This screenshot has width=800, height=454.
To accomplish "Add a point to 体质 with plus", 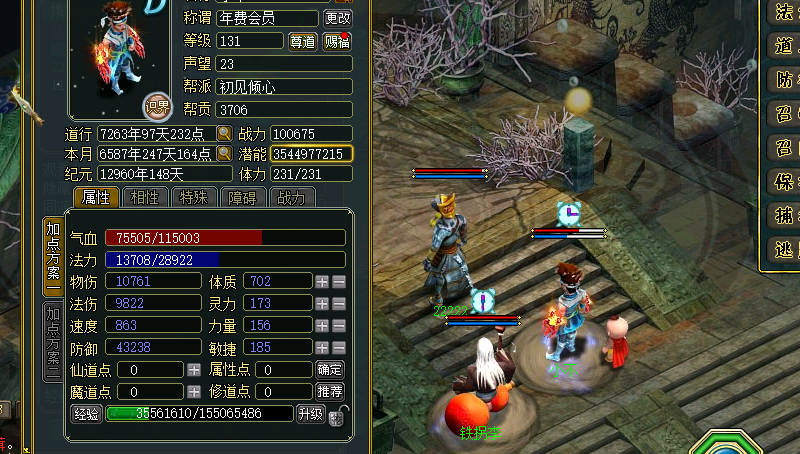I will (322, 282).
